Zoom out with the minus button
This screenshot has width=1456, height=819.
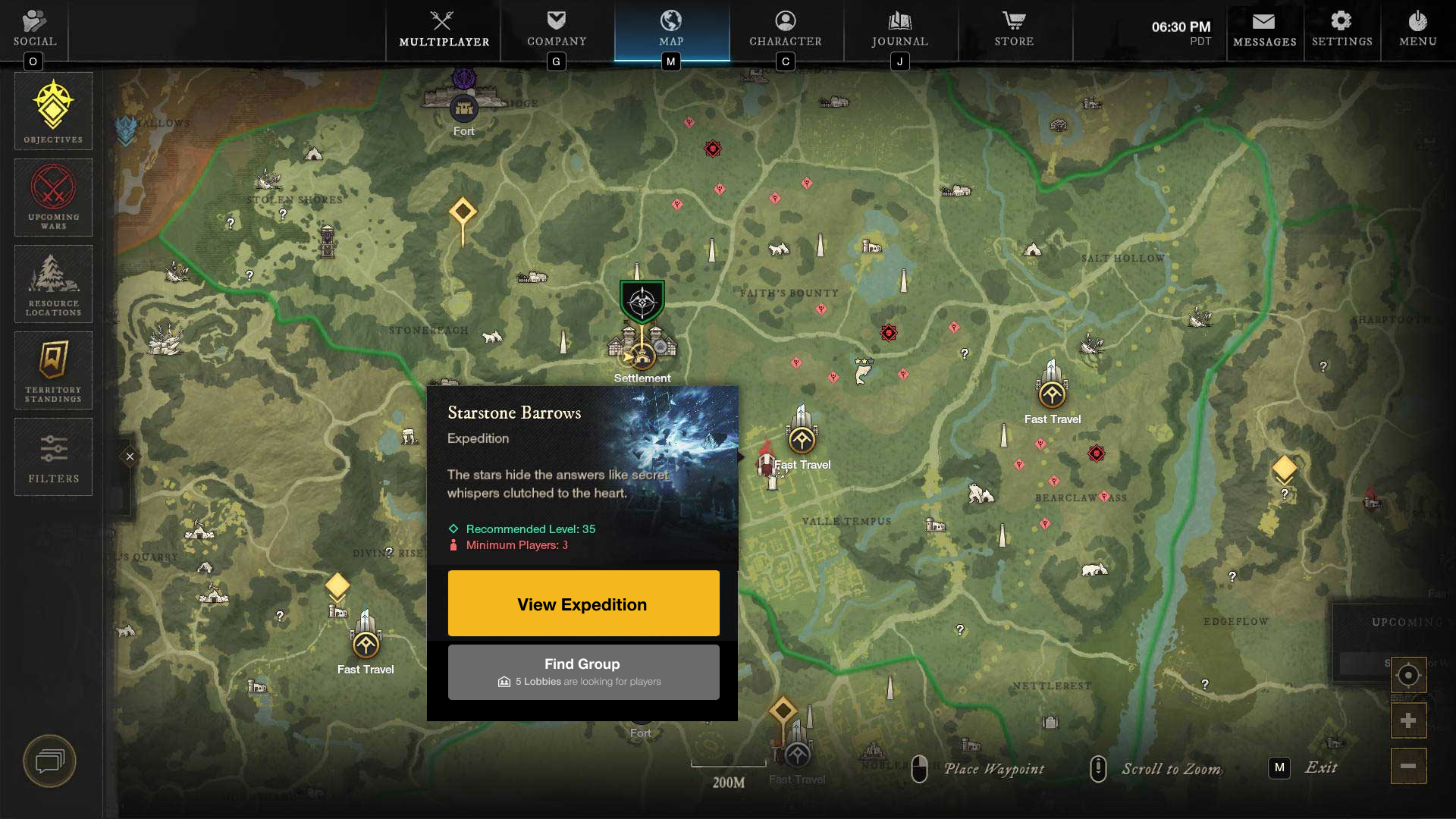tap(1408, 766)
